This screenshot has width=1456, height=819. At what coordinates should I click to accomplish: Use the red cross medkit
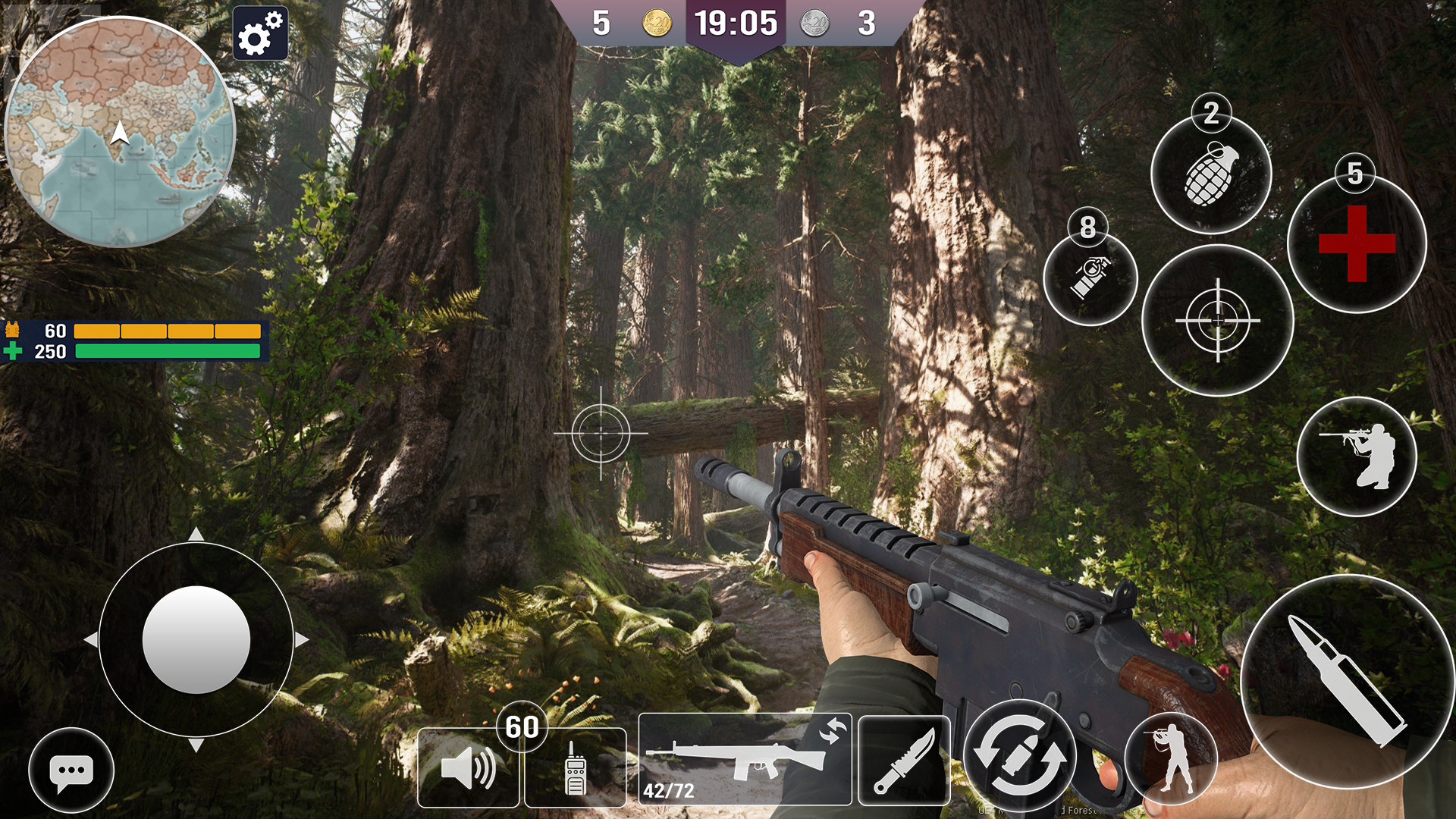tap(1357, 243)
